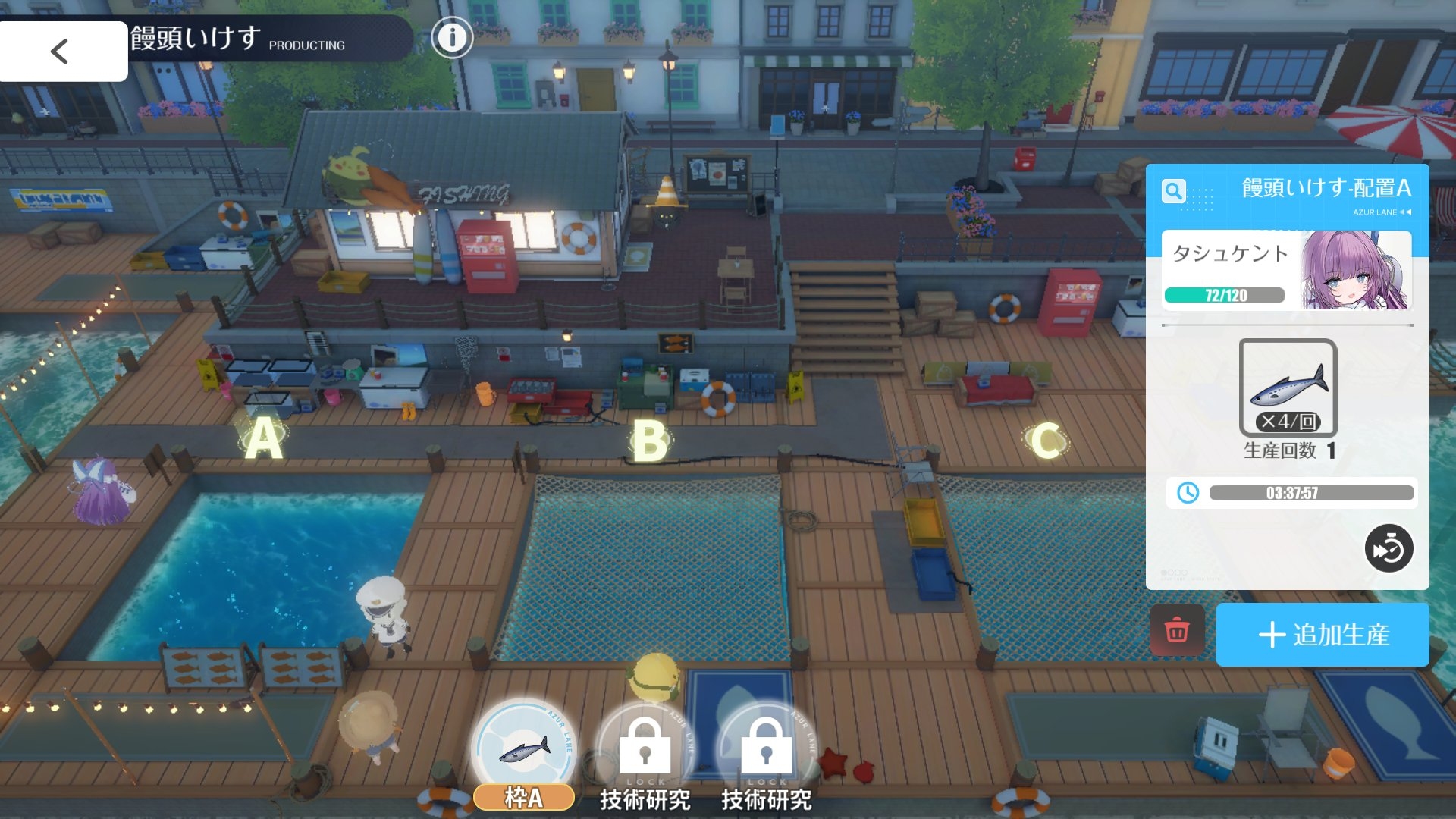Speed up production with the fast-forward timer button
Viewport: 1456px width, 819px height.
(x=1389, y=548)
